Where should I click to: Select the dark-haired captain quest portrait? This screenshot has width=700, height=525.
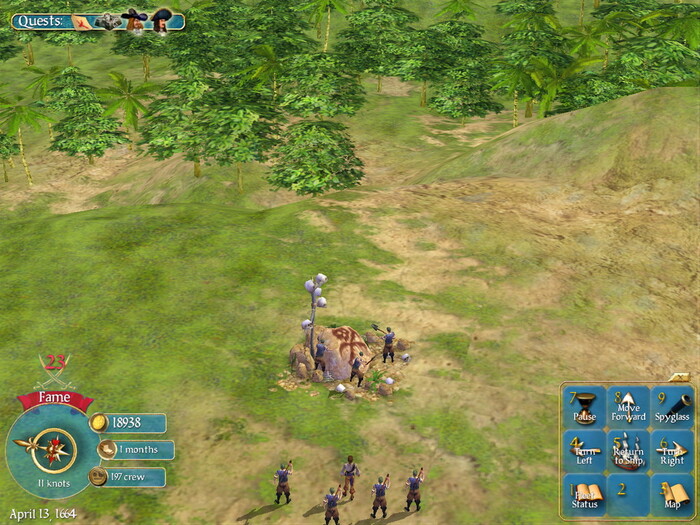click(x=161, y=19)
